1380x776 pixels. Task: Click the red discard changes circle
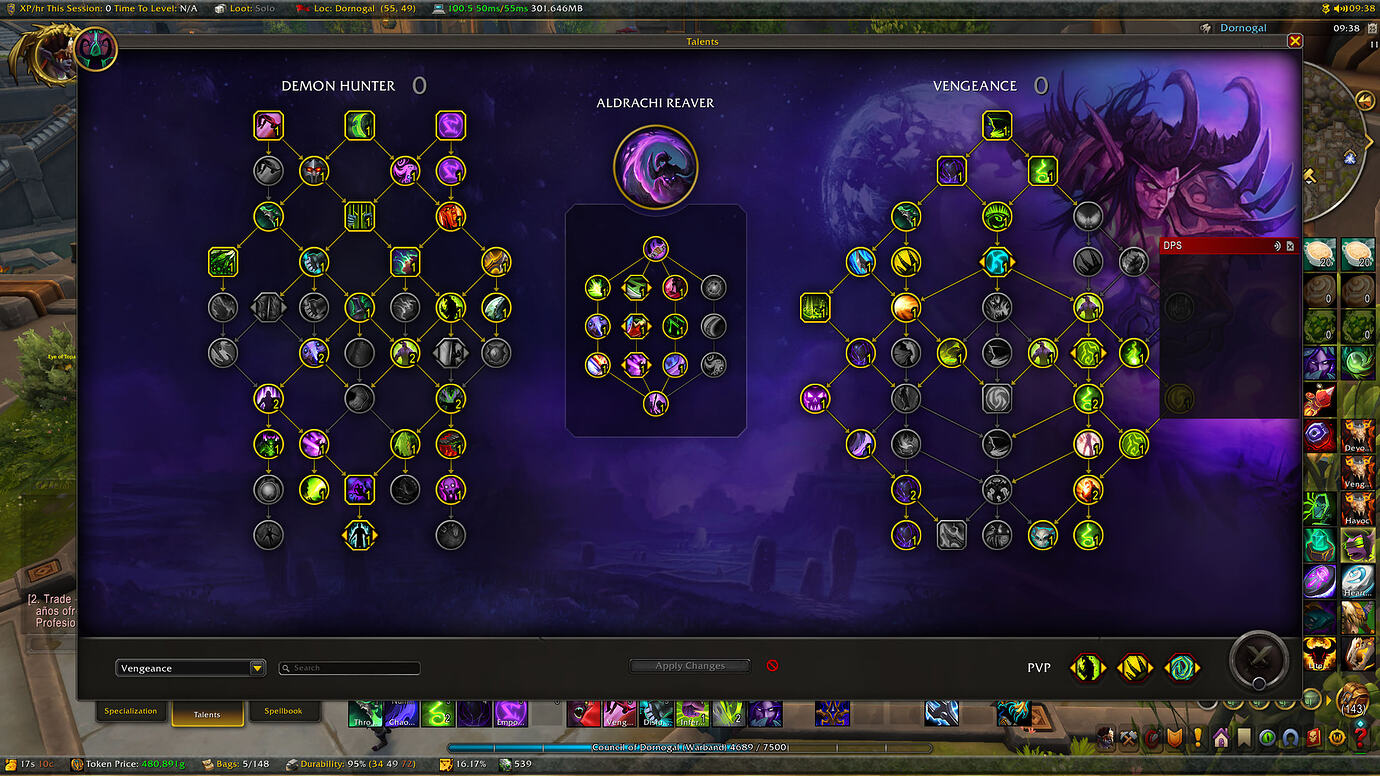pos(771,665)
